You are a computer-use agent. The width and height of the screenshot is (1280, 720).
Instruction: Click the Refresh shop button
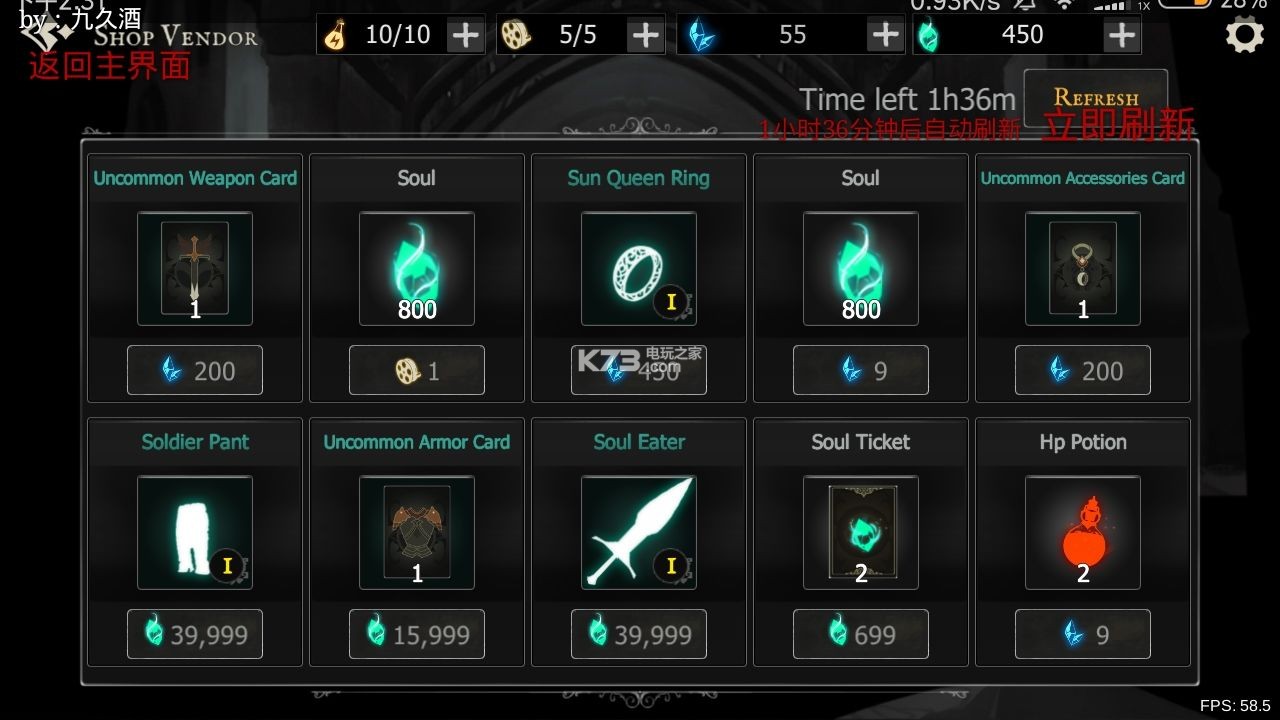[1095, 98]
